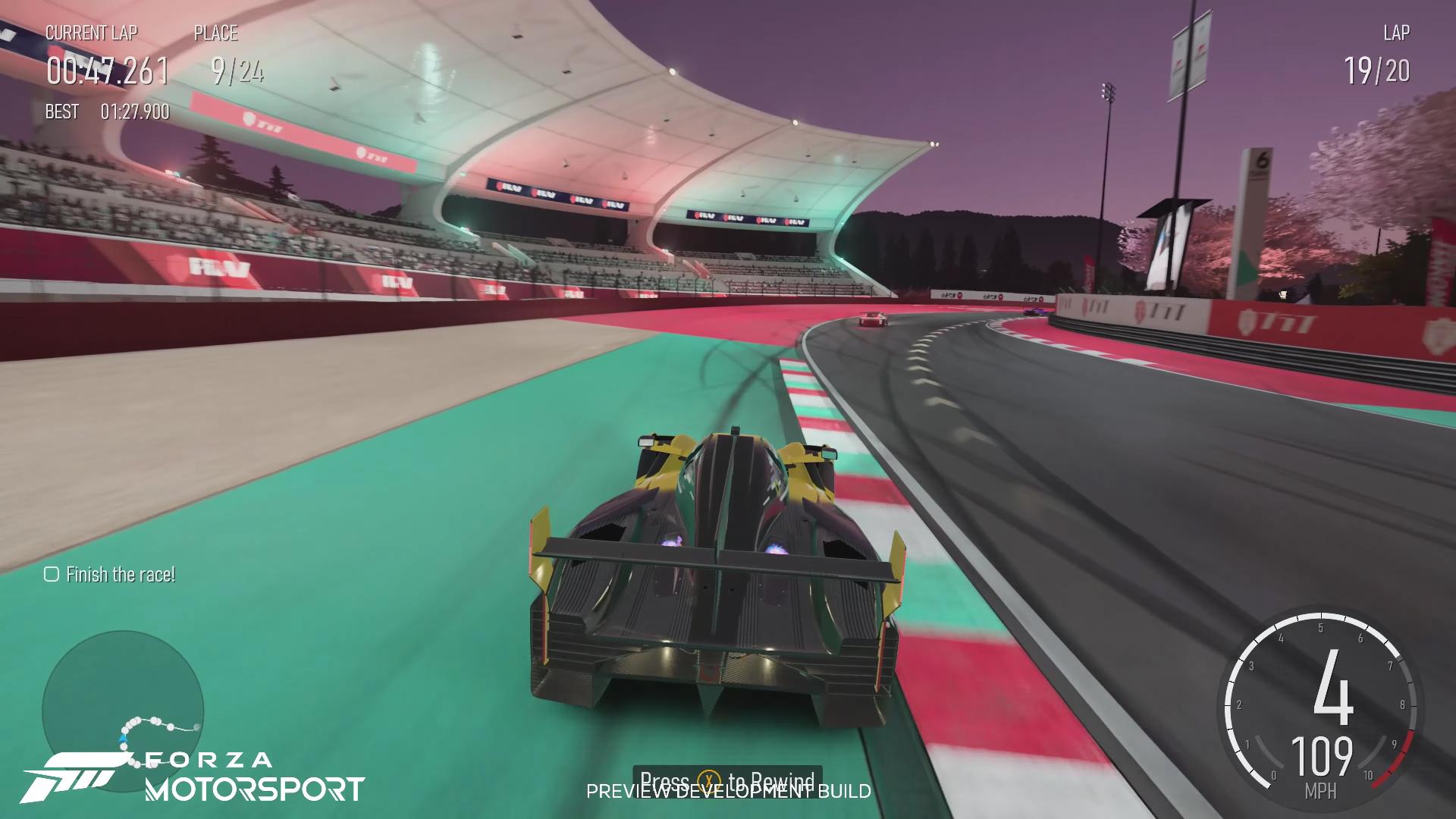Select the CURRENT LAP header label
1456x819 pixels.
(93, 33)
